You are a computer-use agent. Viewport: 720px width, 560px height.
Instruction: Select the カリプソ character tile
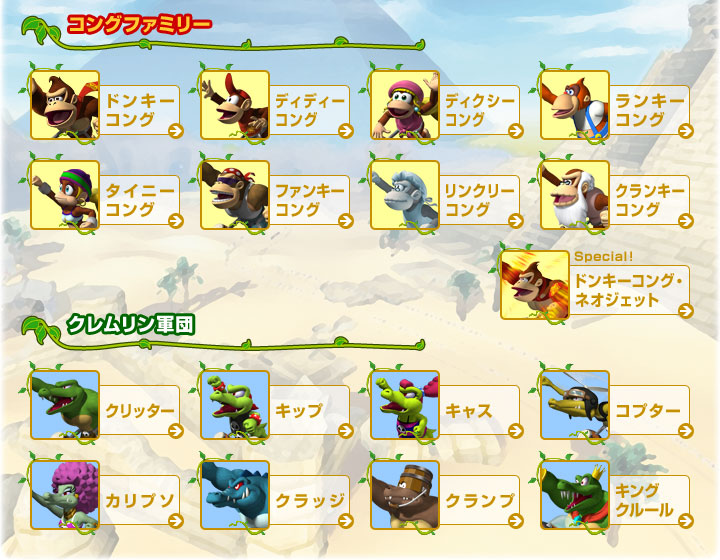[x=105, y=496]
